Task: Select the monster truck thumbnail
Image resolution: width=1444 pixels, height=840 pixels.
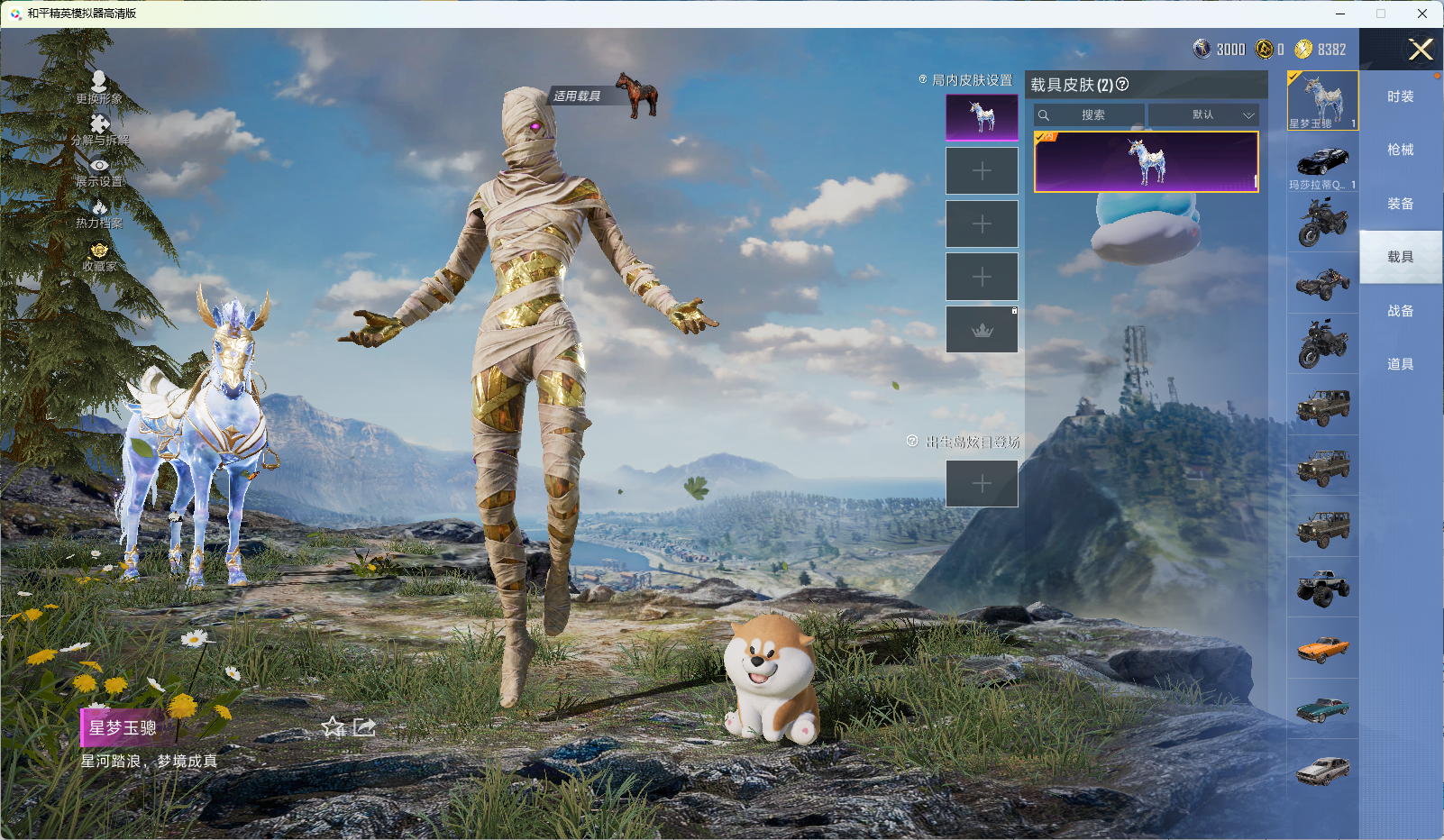Action: point(1322,588)
